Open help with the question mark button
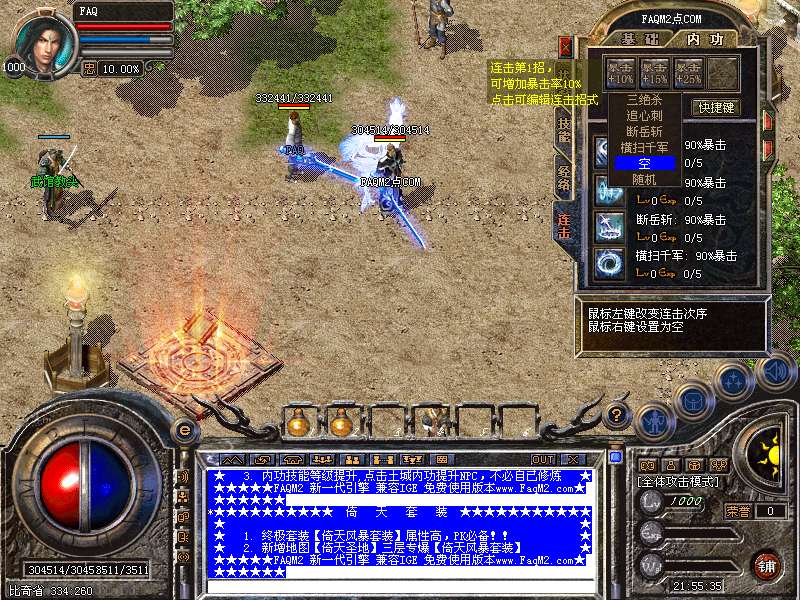Image resolution: width=800 pixels, height=600 pixels. tap(618, 413)
